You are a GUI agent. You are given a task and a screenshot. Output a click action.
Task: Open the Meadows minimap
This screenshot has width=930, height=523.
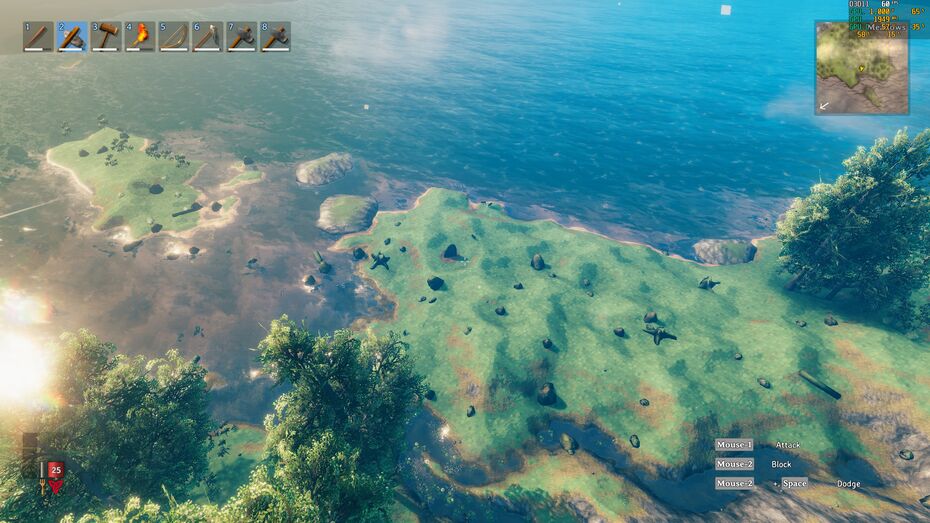861,68
